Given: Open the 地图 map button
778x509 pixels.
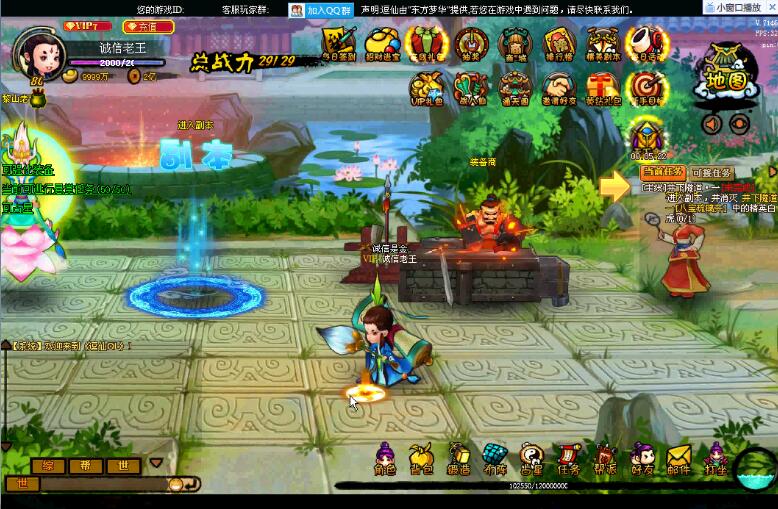Looking at the screenshot, I should coord(725,76).
